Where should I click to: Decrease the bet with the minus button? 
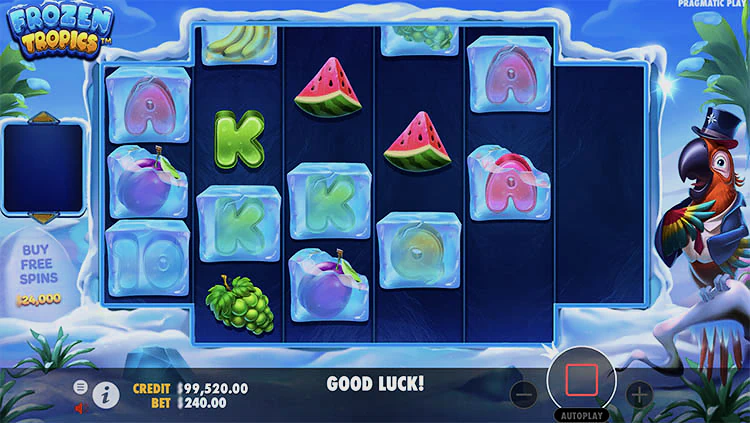(524, 394)
